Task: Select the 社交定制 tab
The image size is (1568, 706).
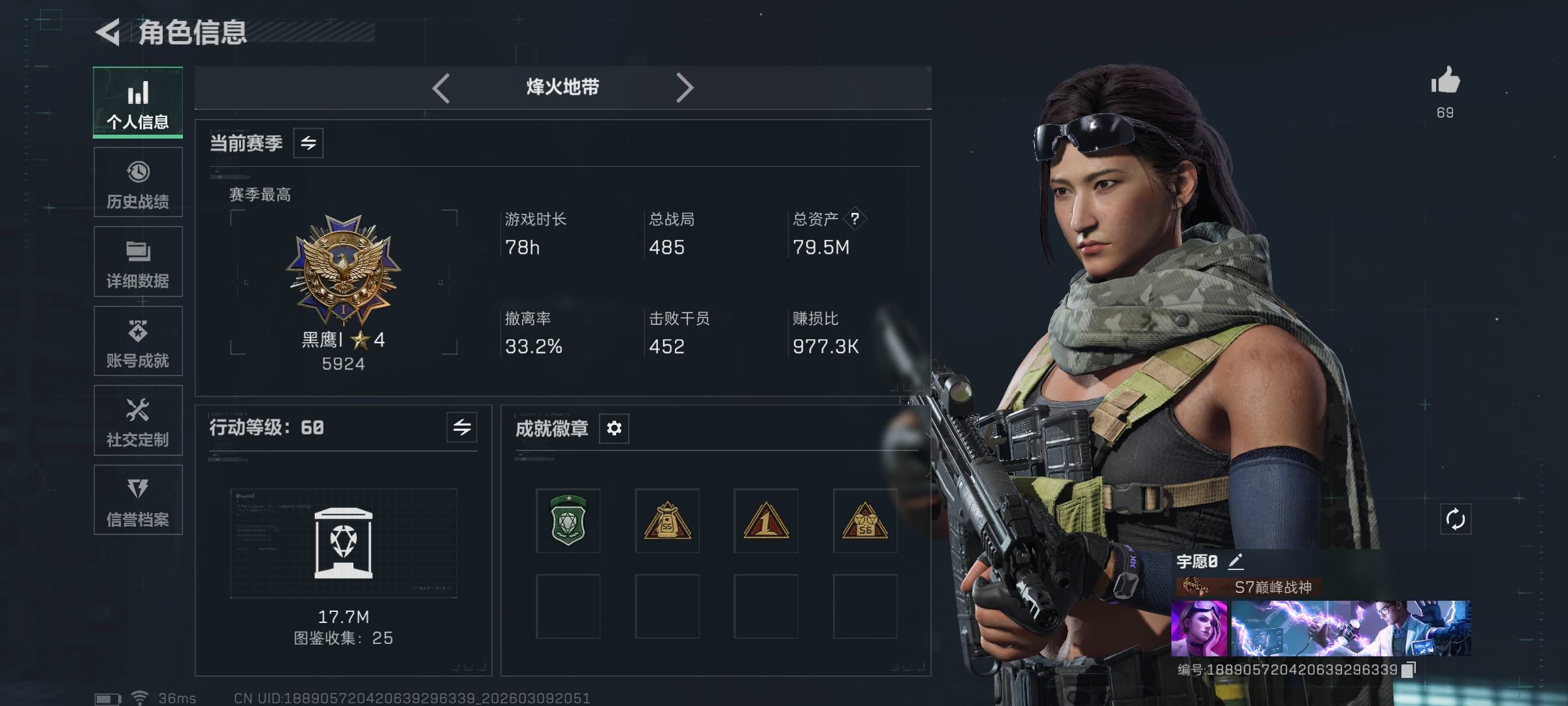Action: pos(138,421)
